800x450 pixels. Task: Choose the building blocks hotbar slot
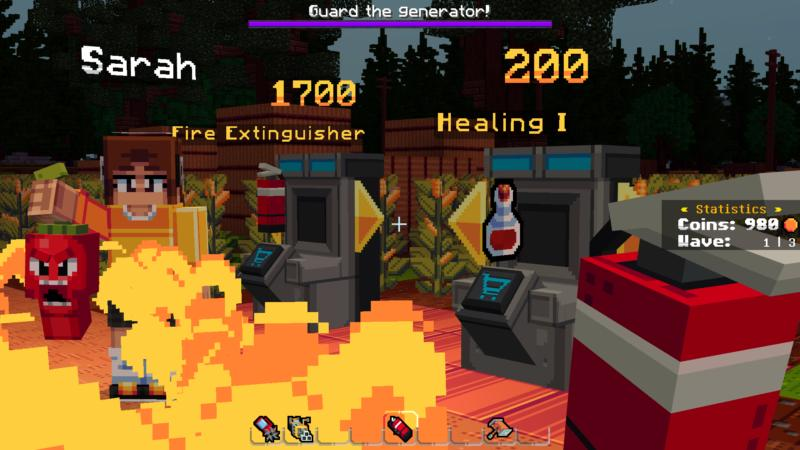pos(299,429)
